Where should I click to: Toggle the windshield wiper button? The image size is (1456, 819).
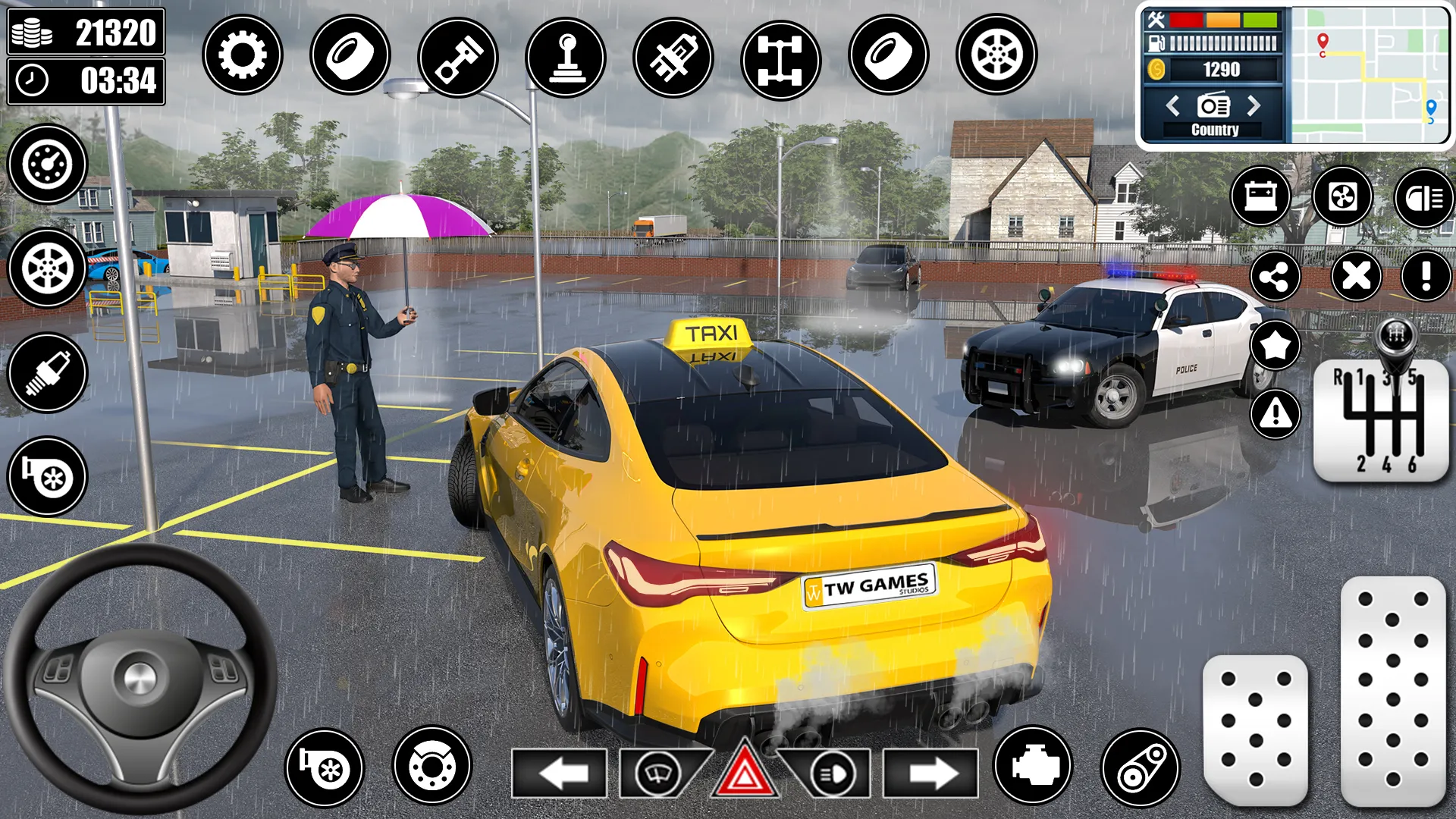click(657, 773)
